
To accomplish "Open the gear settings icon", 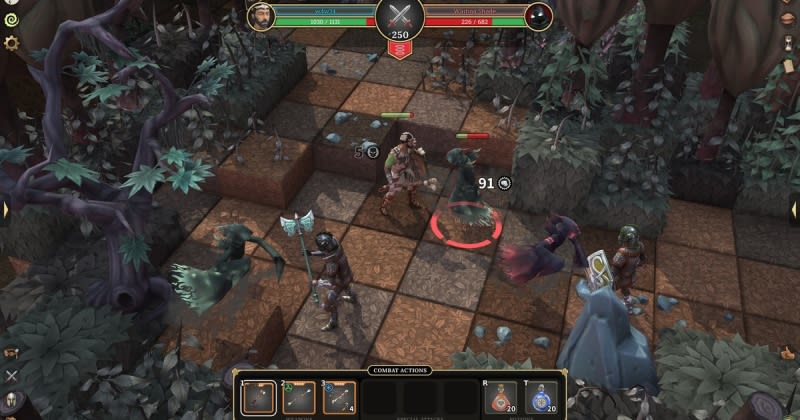I will (x=12, y=43).
